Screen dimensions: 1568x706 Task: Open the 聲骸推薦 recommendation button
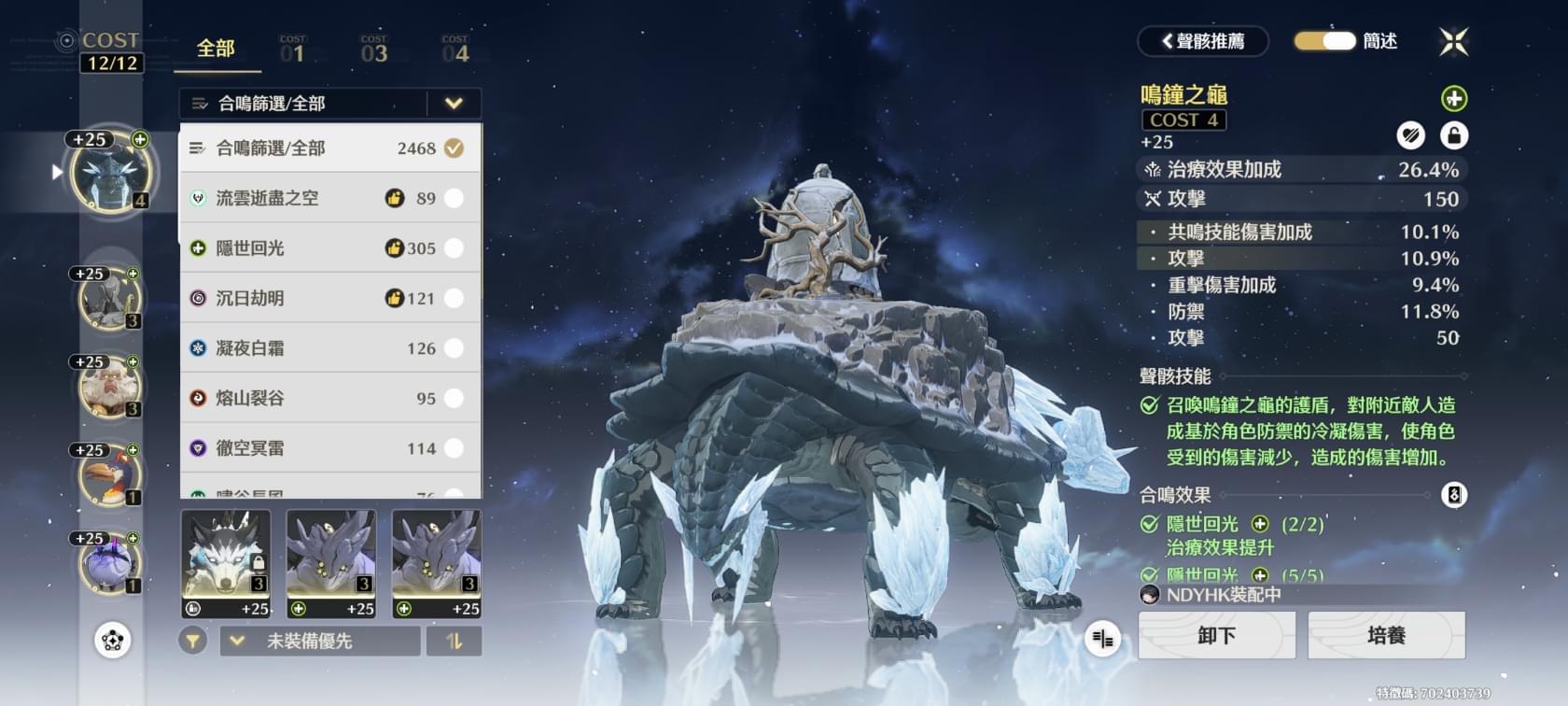tap(1203, 41)
